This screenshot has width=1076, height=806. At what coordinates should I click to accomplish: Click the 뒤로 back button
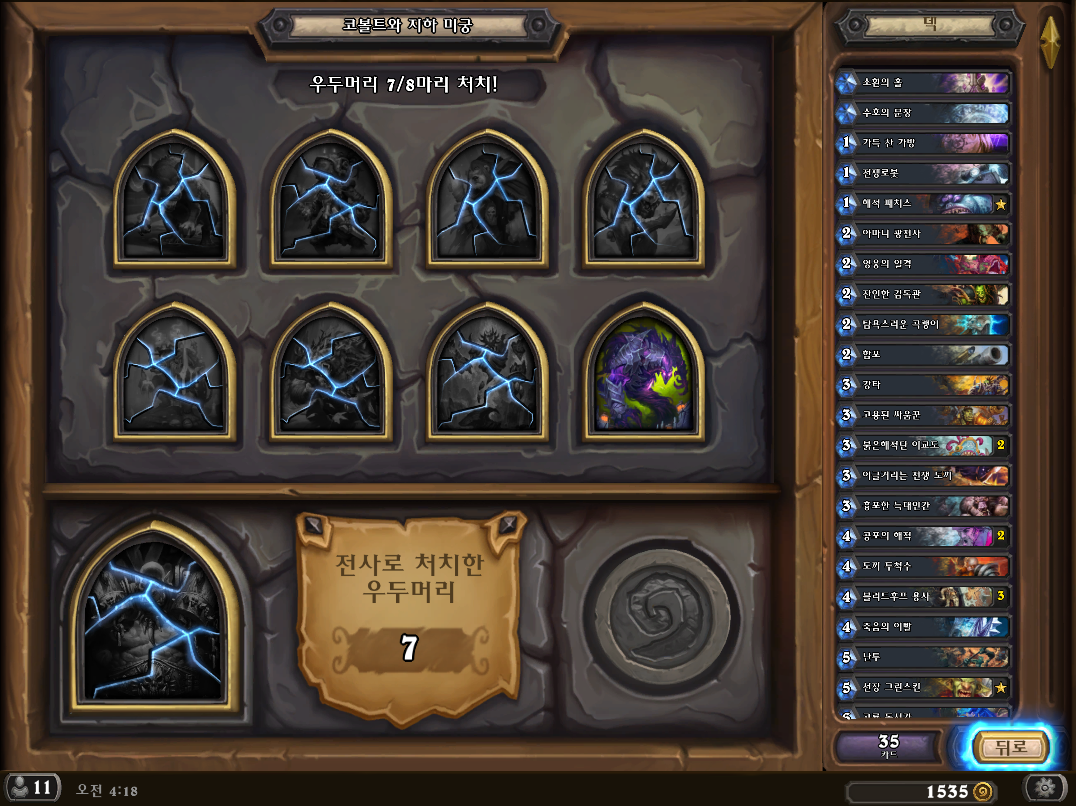click(x=1008, y=746)
